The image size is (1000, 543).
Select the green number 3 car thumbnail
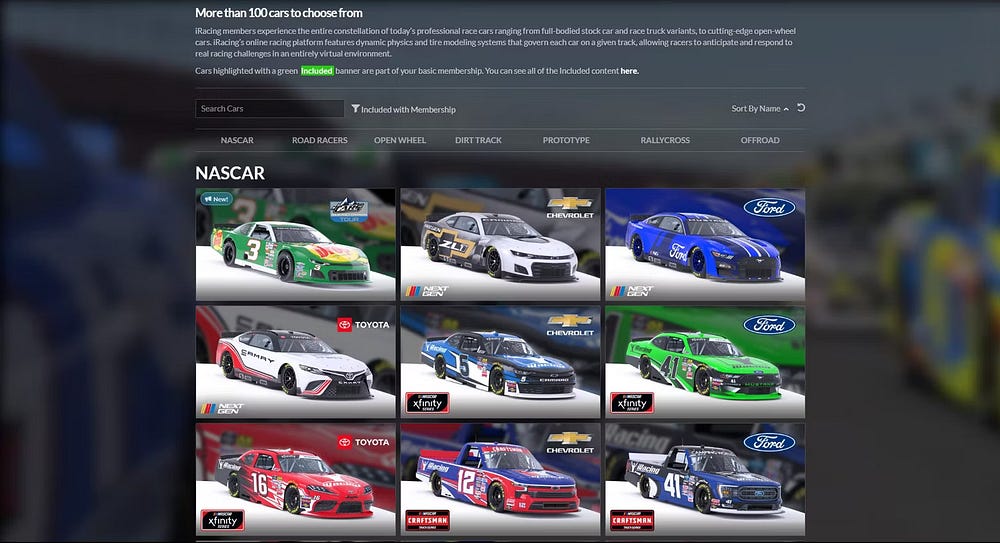(295, 245)
